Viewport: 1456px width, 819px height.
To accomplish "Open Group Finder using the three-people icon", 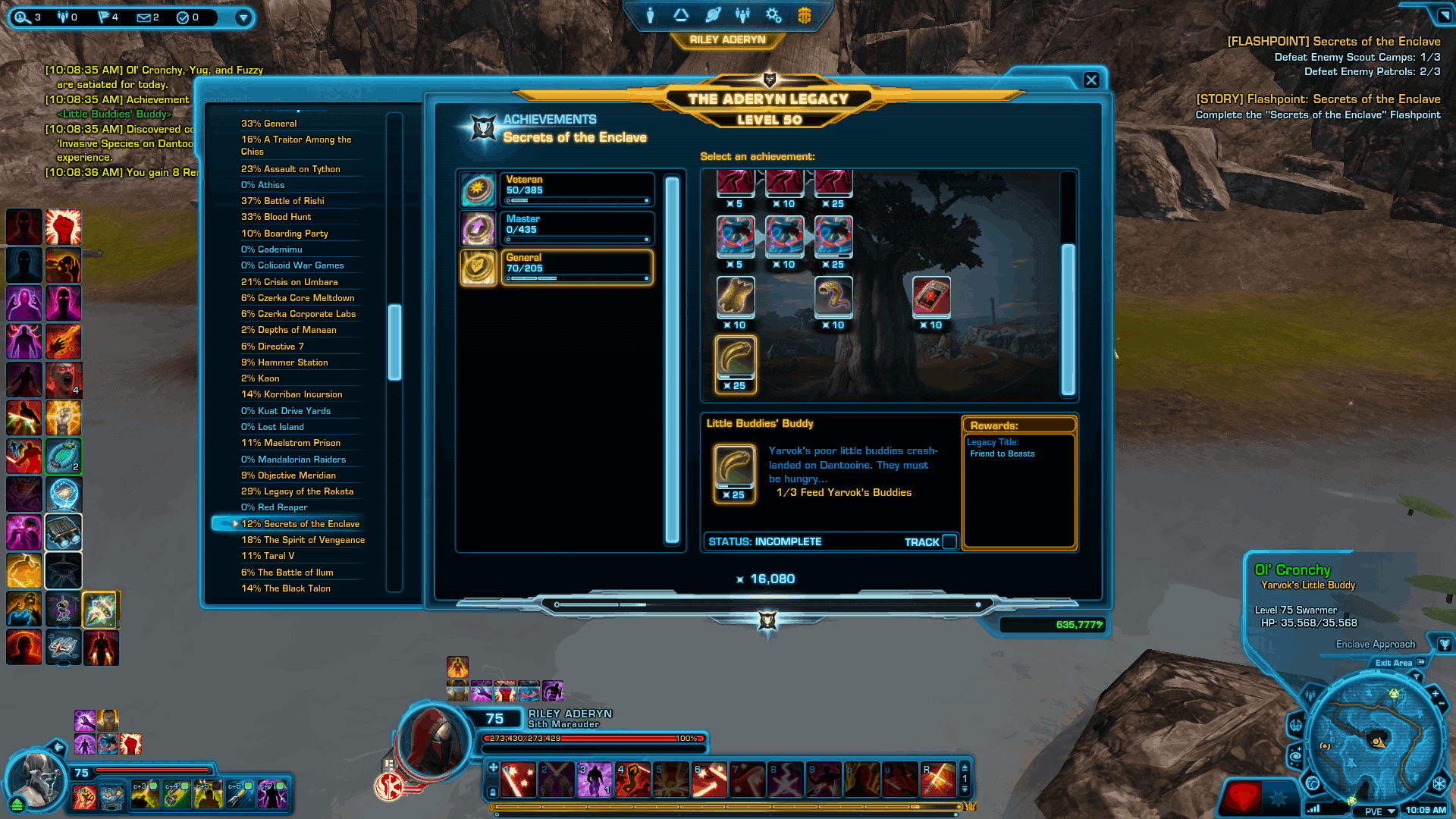I will (742, 14).
